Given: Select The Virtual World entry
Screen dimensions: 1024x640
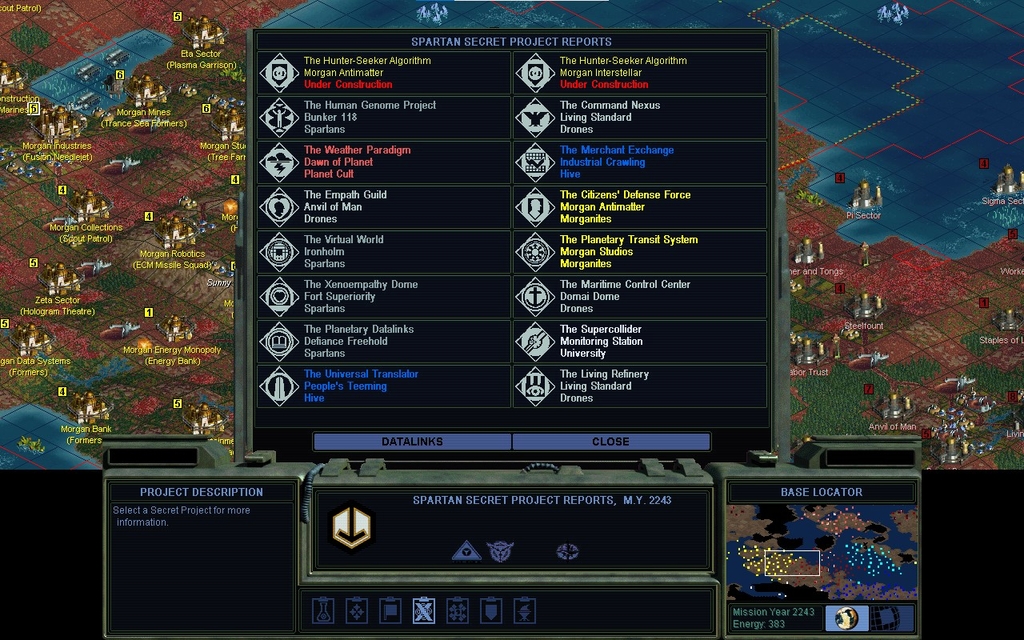Looking at the screenshot, I should pos(384,252).
